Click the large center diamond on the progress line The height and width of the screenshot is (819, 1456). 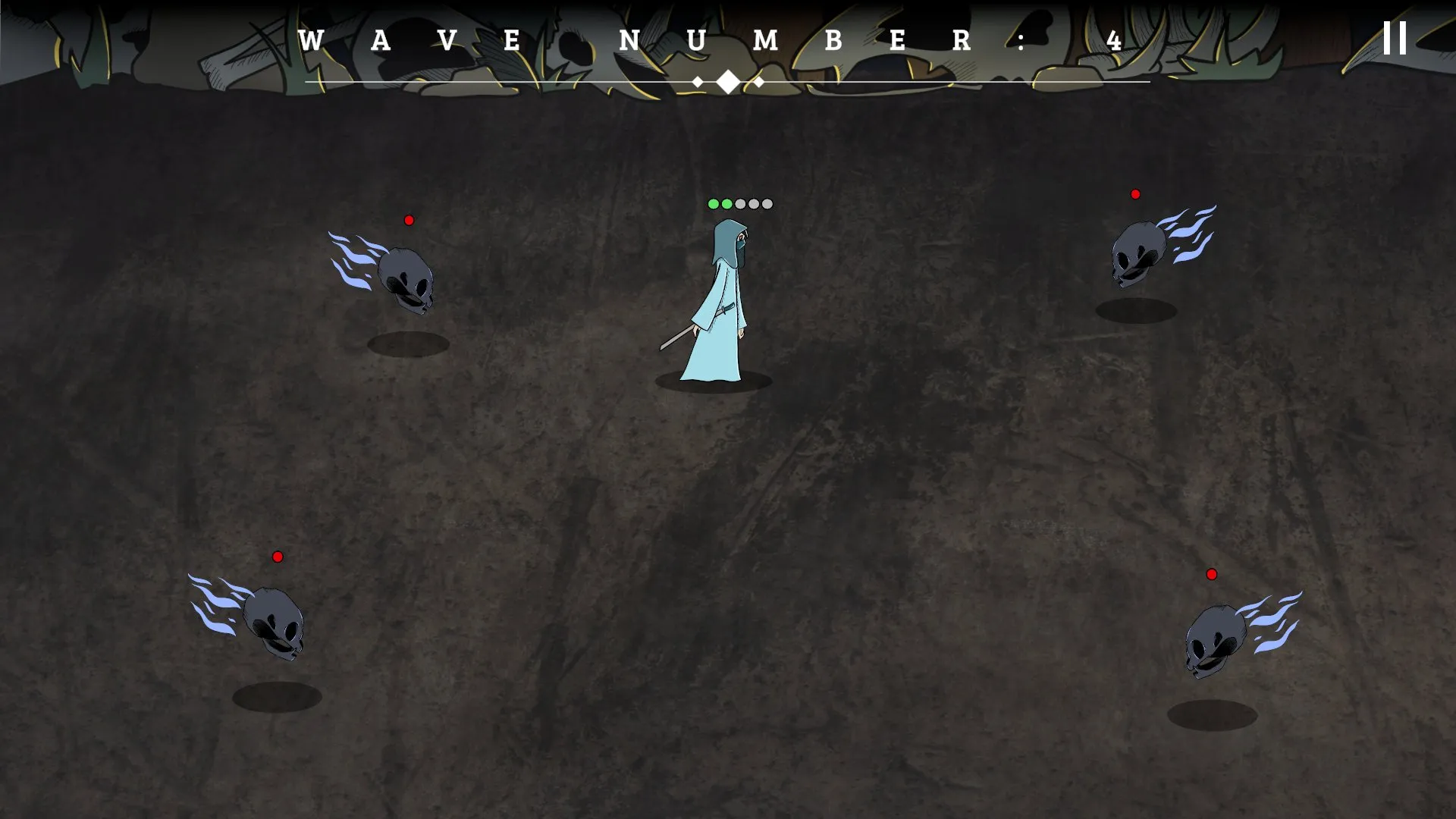click(x=726, y=80)
